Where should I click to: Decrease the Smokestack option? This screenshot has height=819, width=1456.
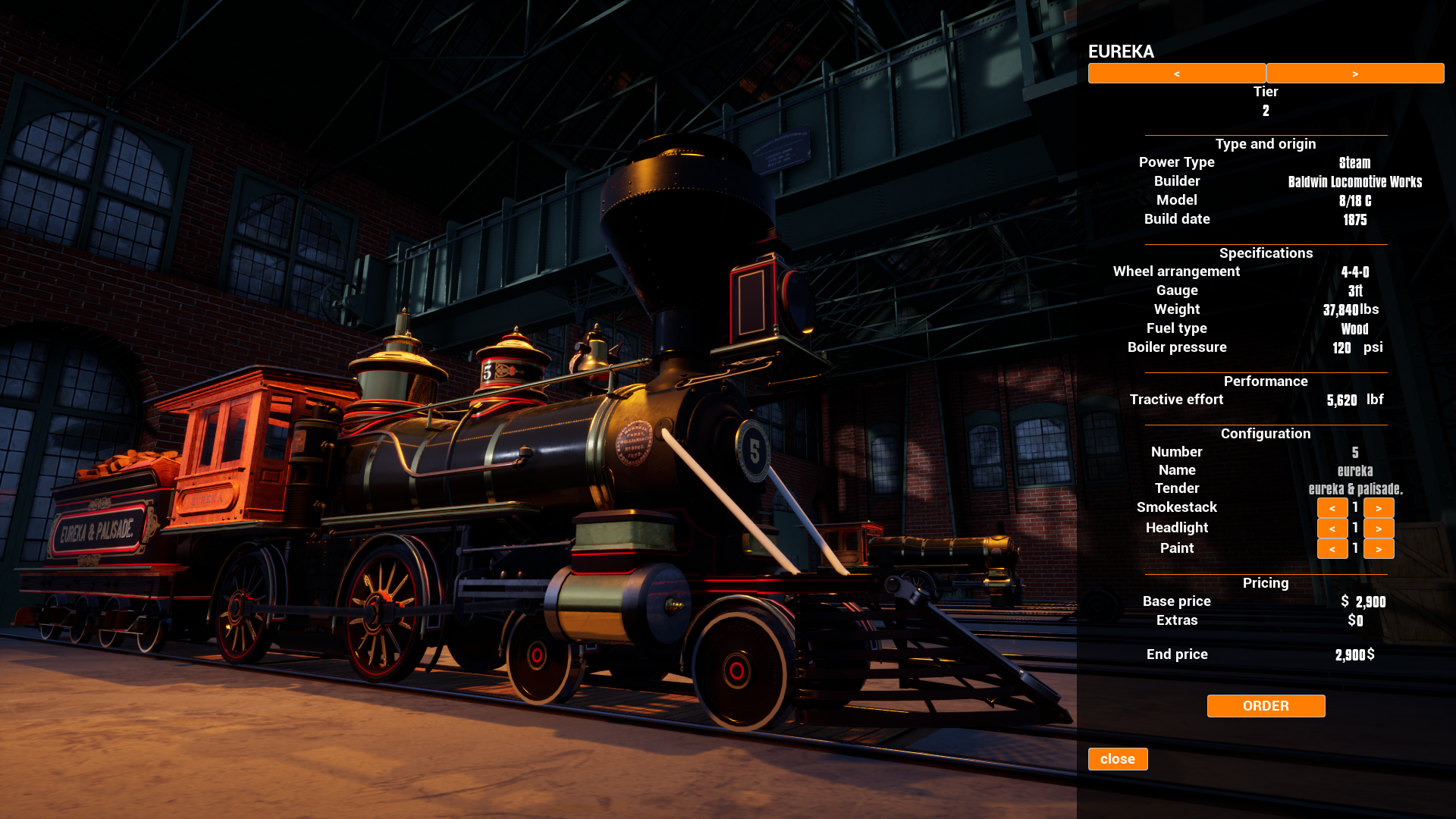click(1332, 508)
